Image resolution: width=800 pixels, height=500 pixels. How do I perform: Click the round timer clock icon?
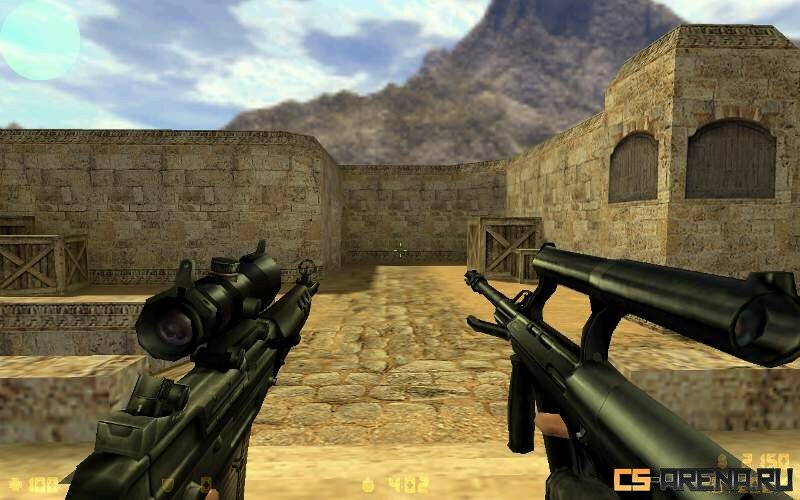click(367, 484)
